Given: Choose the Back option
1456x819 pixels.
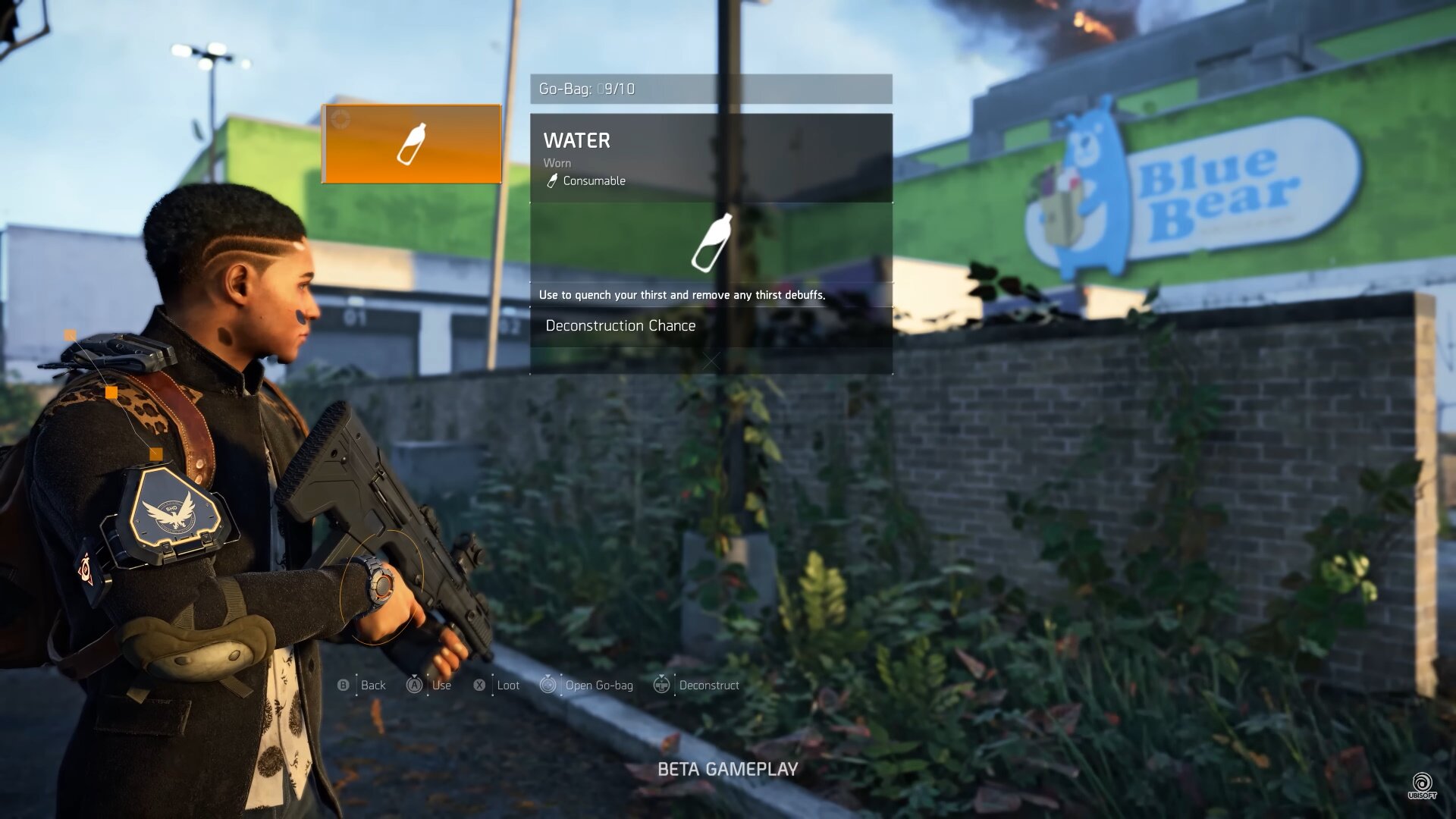Looking at the screenshot, I should [362, 686].
